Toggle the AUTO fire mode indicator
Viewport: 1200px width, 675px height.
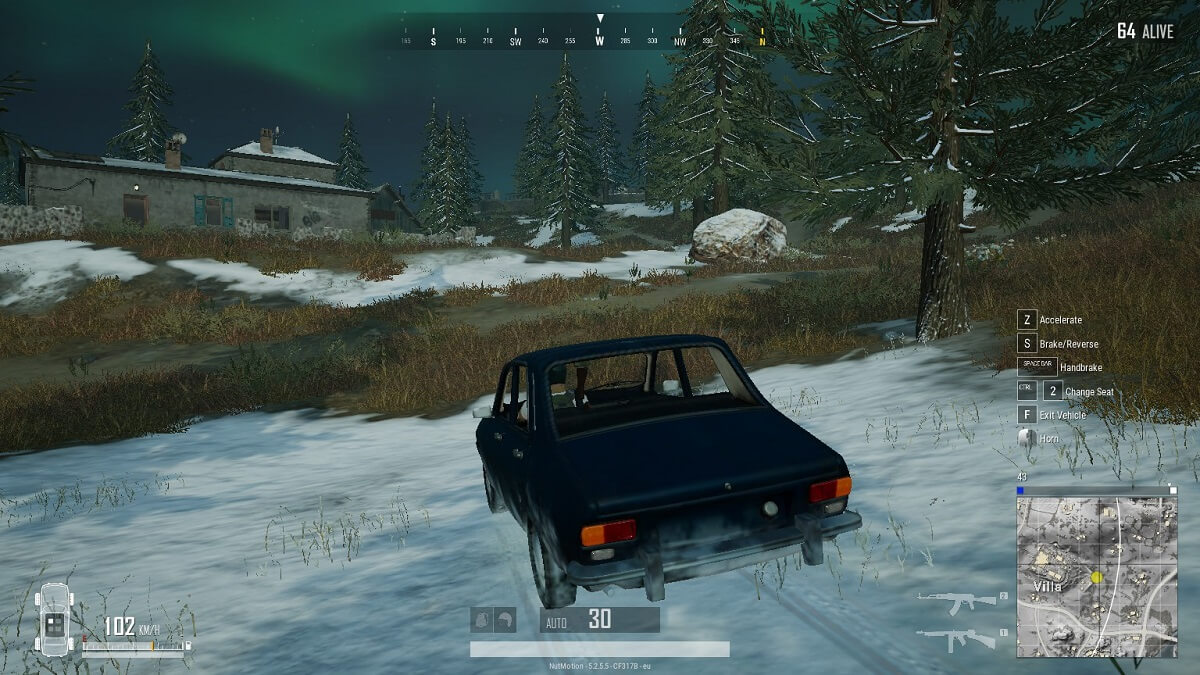556,621
